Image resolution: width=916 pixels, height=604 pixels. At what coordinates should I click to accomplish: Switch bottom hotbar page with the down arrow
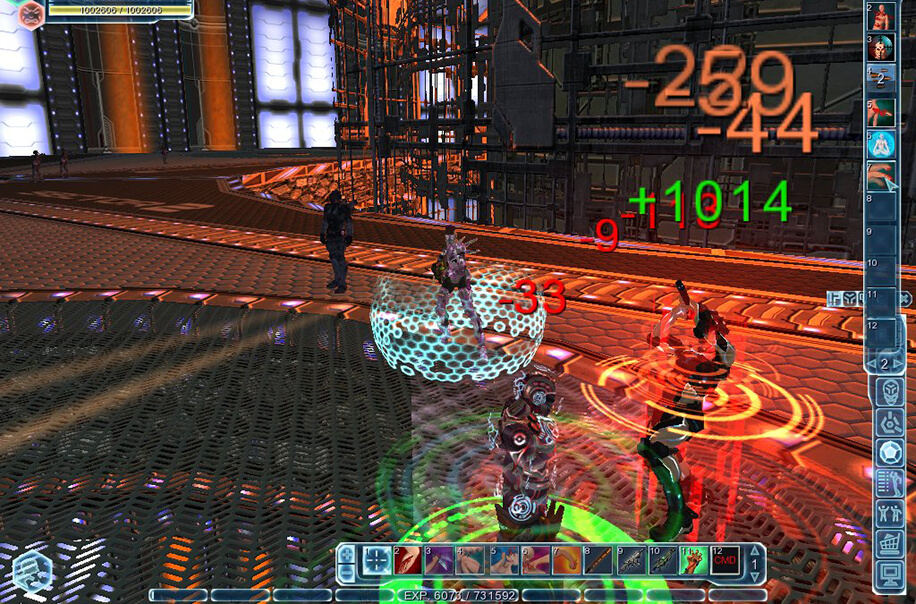click(754, 575)
